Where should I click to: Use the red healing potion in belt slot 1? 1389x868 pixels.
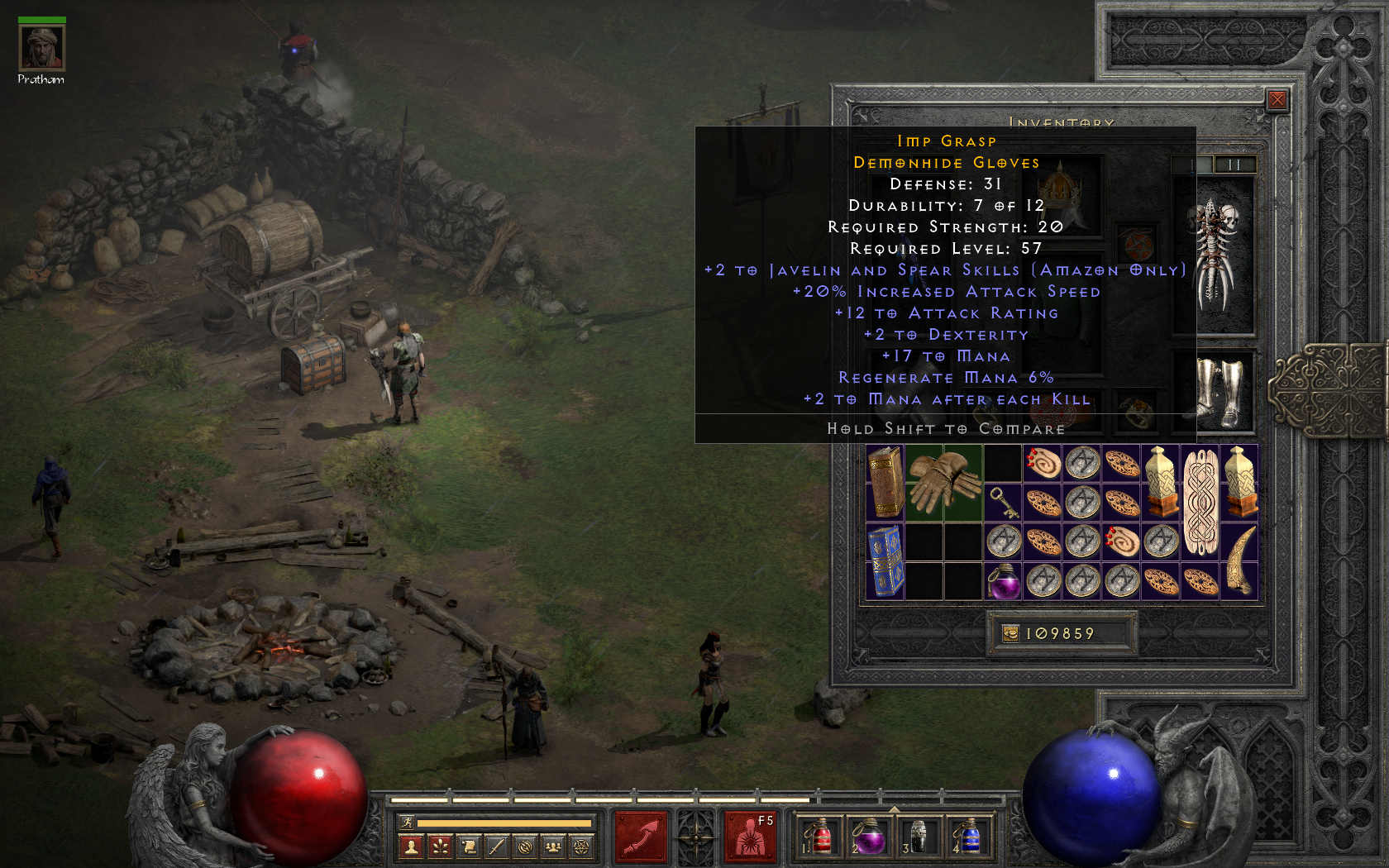coord(819,837)
